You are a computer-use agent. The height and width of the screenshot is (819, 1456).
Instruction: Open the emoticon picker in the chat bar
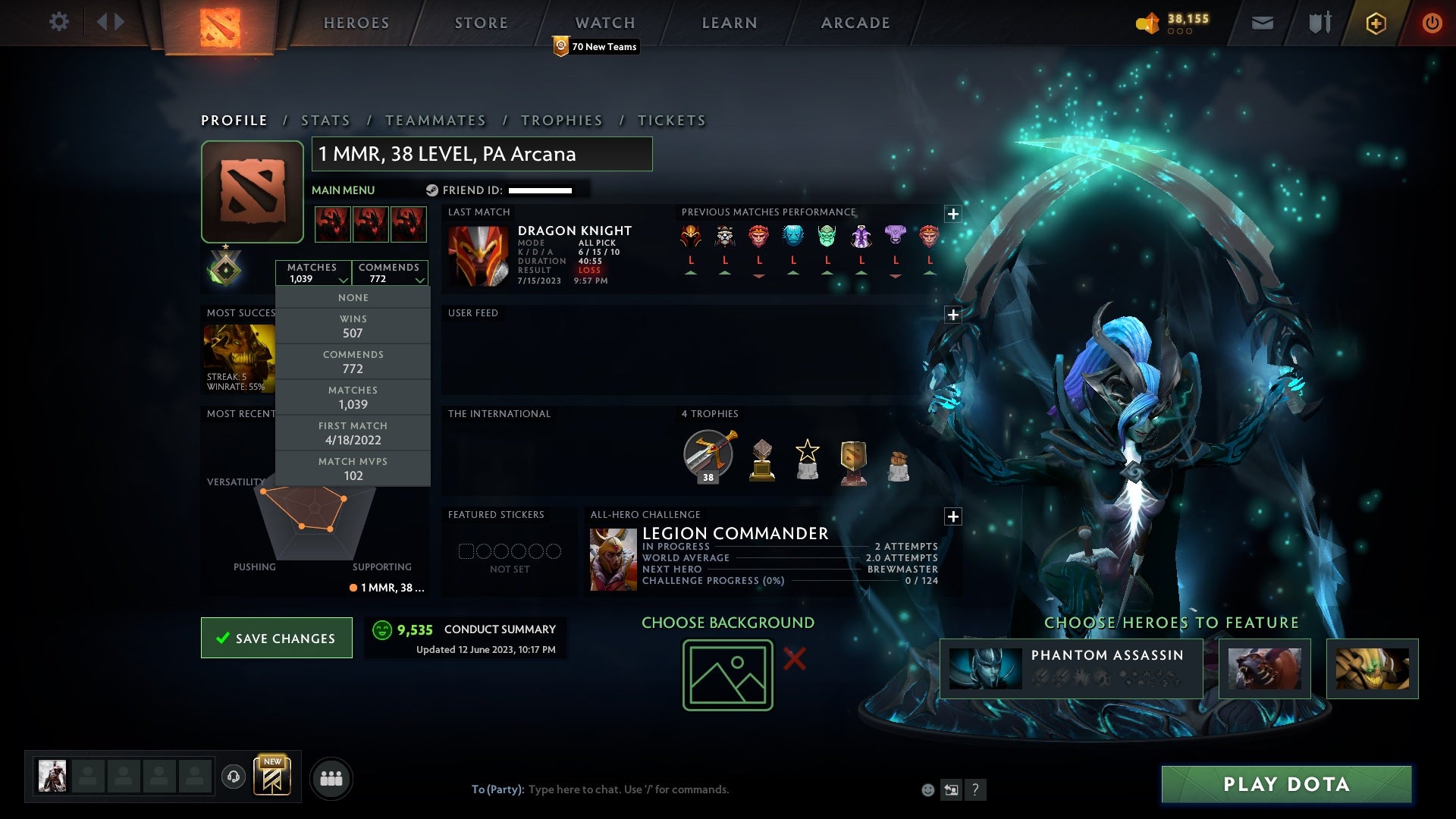point(928,789)
